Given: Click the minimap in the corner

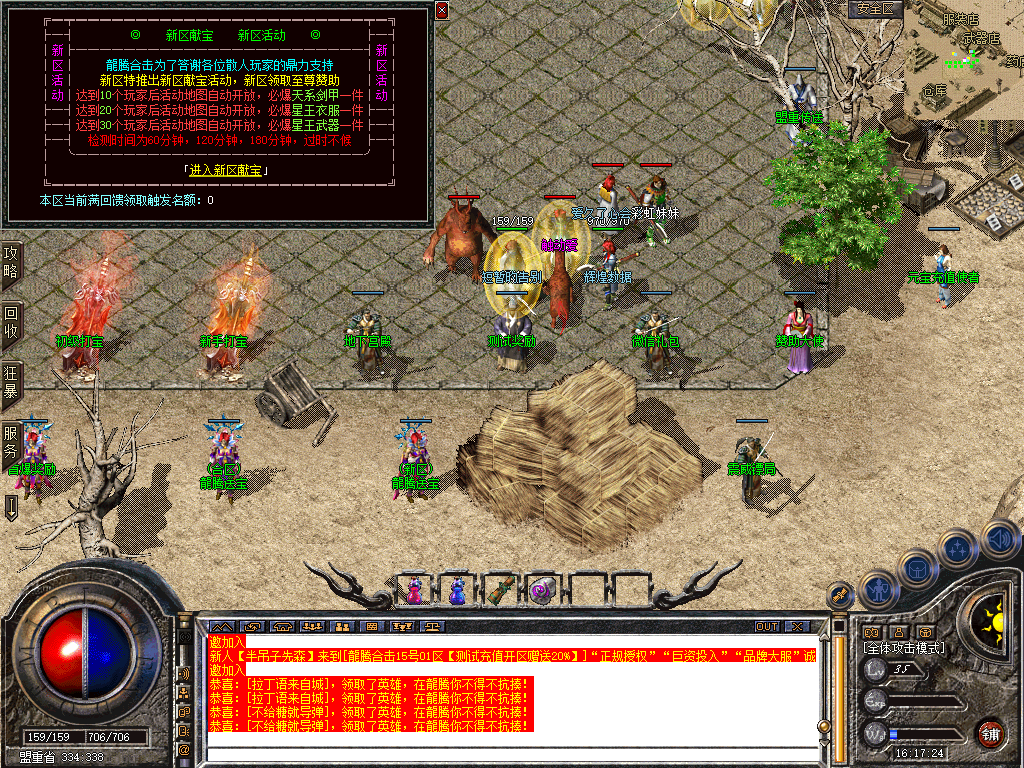Looking at the screenshot, I should click(965, 60).
